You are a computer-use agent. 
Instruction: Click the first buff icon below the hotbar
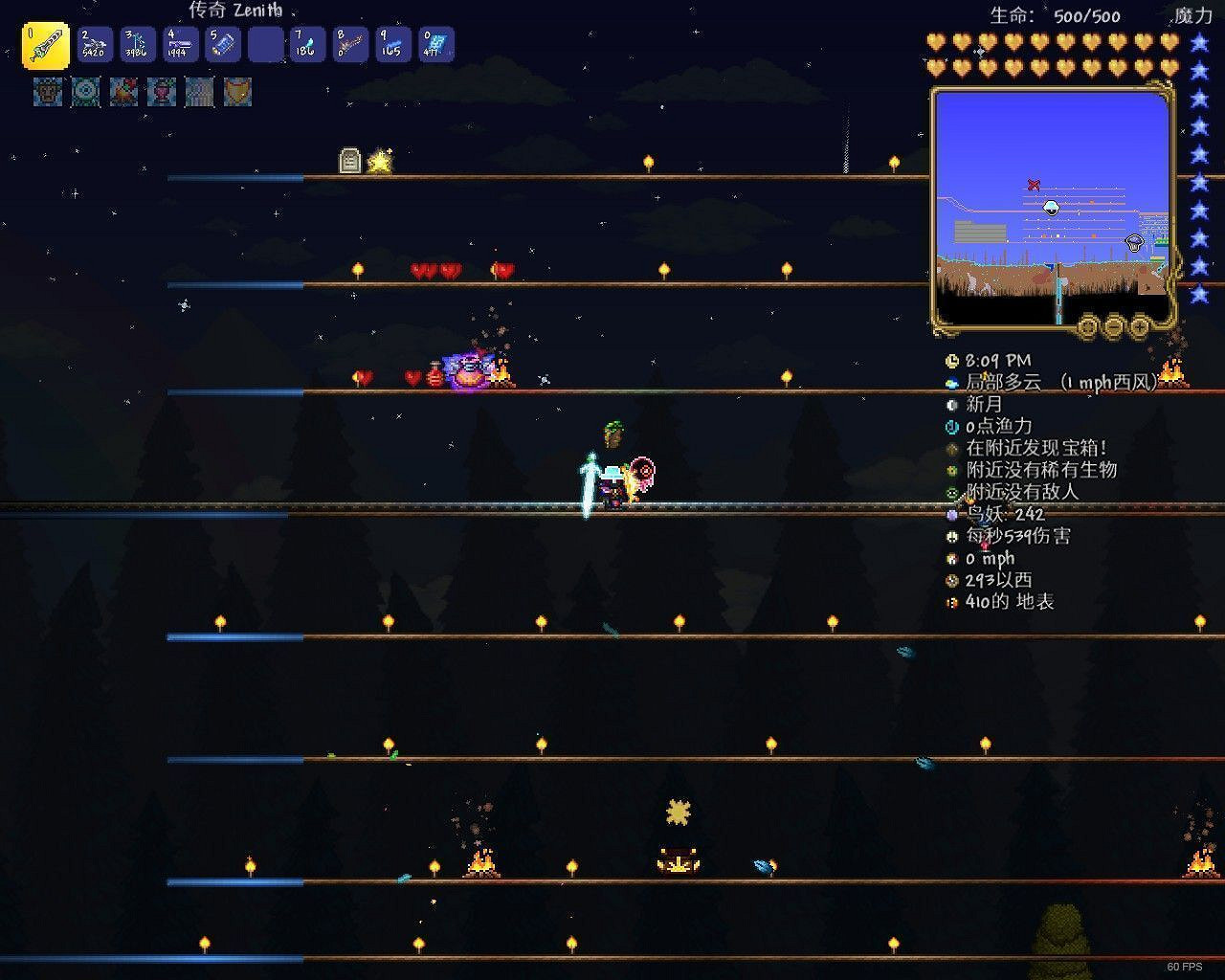pyautogui.click(x=47, y=93)
